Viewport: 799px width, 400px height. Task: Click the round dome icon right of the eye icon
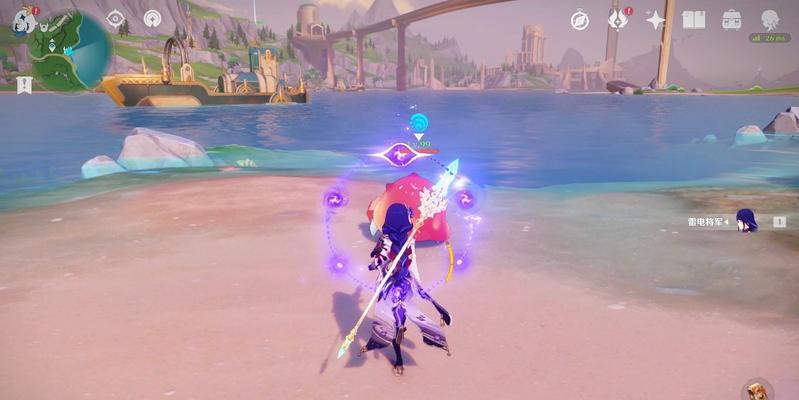152,19
